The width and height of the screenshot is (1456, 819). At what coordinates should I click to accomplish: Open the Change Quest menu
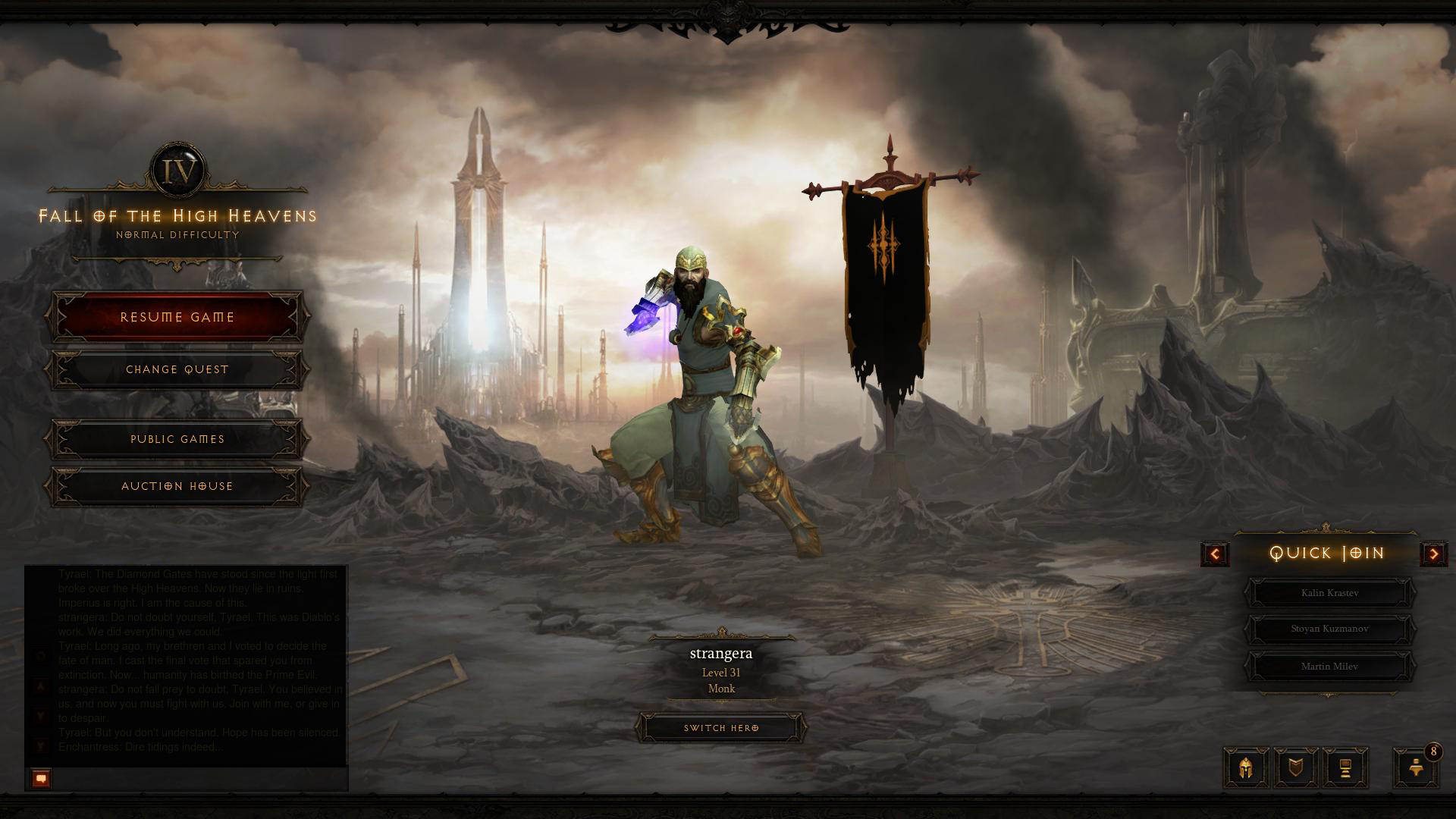point(177,369)
